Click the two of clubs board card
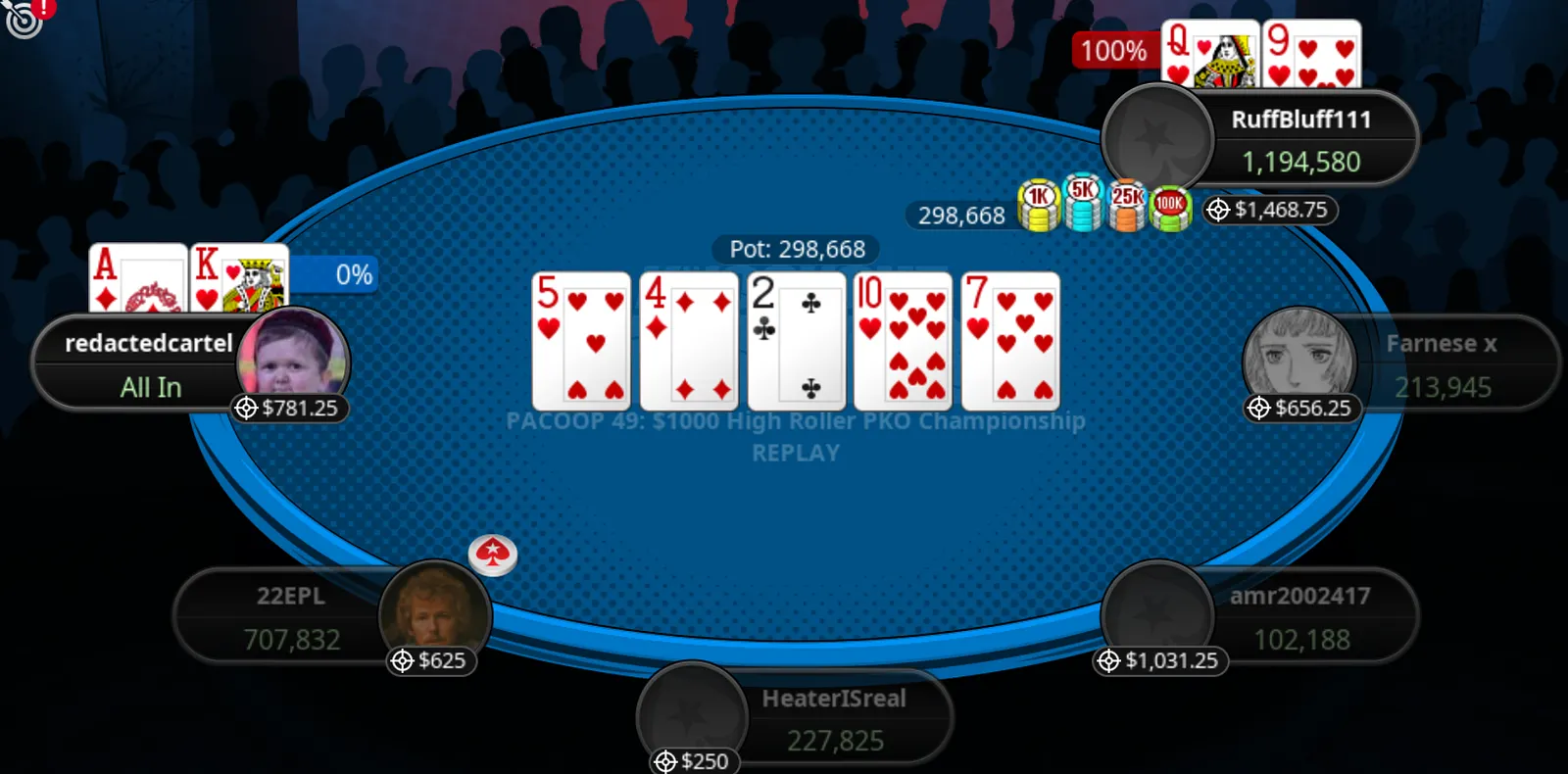 coord(796,341)
